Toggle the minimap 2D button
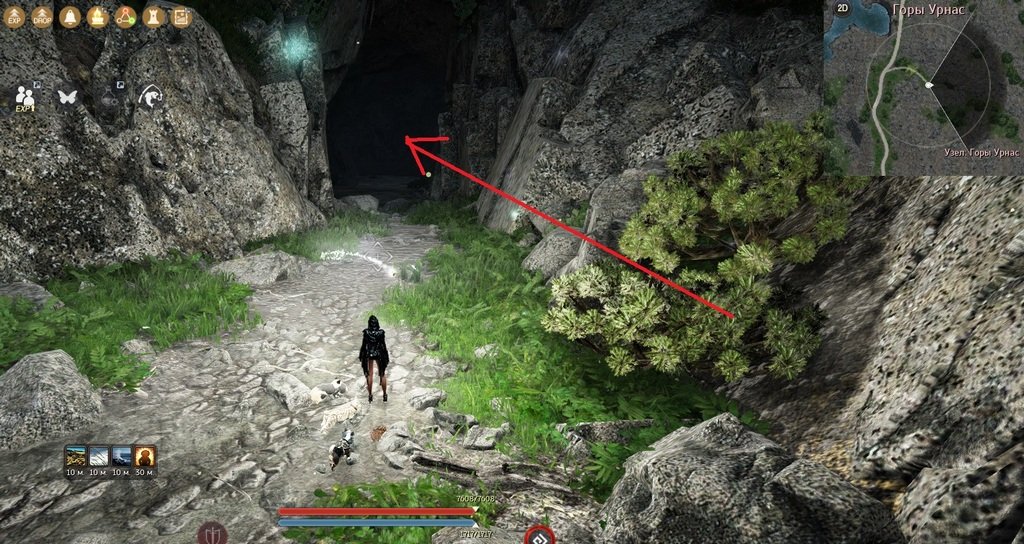 [842, 8]
